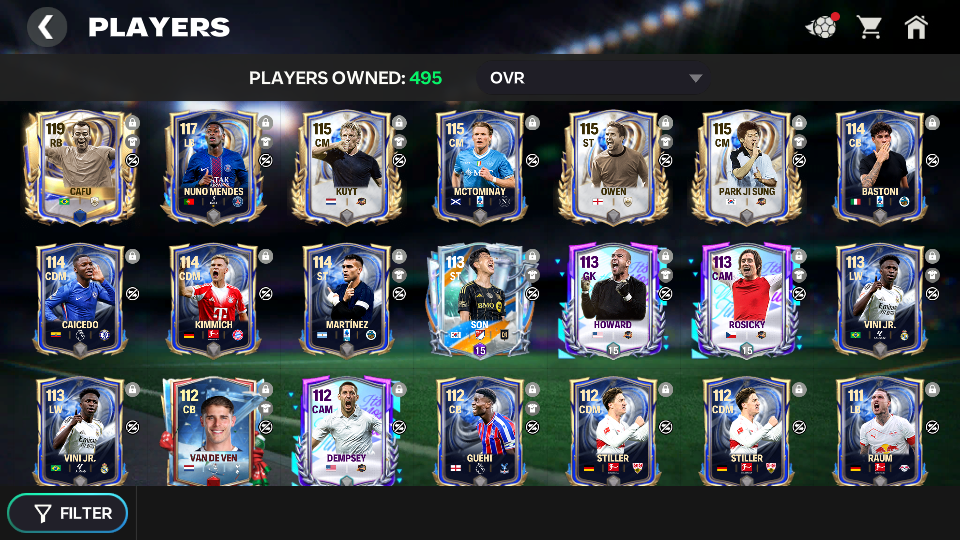
Task: Open the Owen striker card
Action: pyautogui.click(x=613, y=163)
